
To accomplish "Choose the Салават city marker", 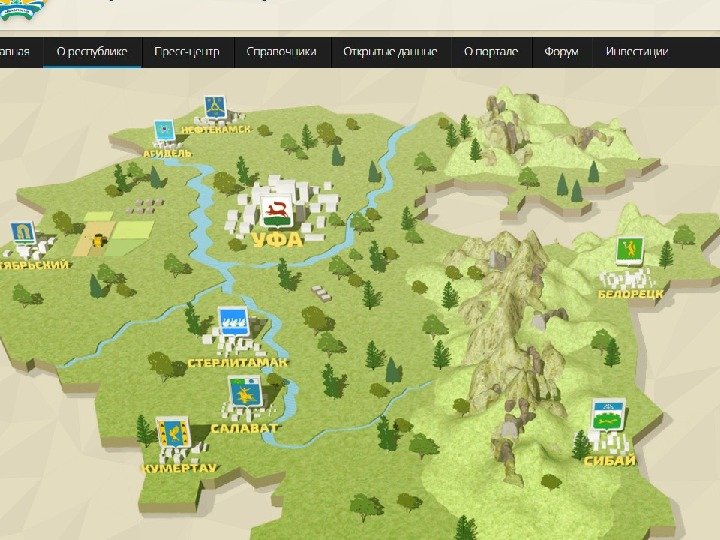I will [241, 394].
